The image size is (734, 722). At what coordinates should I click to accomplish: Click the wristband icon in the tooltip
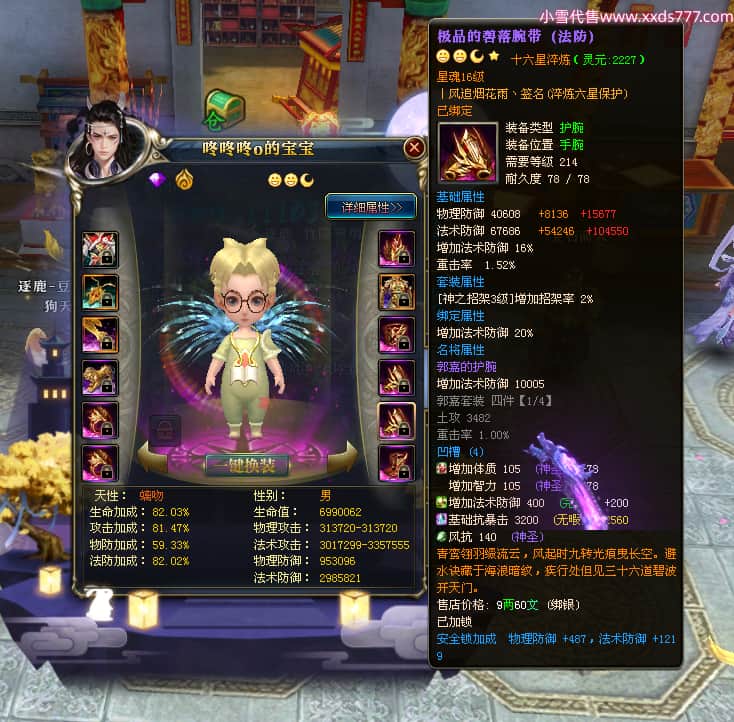[465, 152]
